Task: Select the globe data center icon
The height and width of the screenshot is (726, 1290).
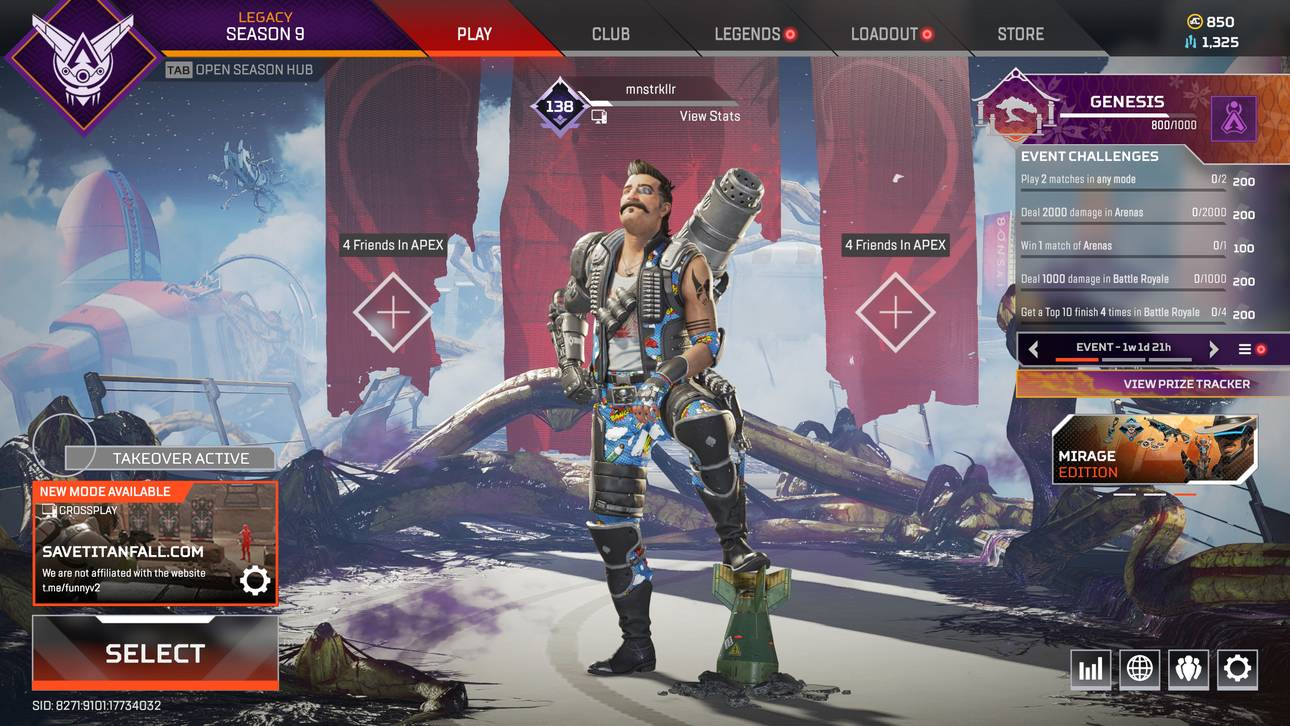Action: [x=1139, y=669]
